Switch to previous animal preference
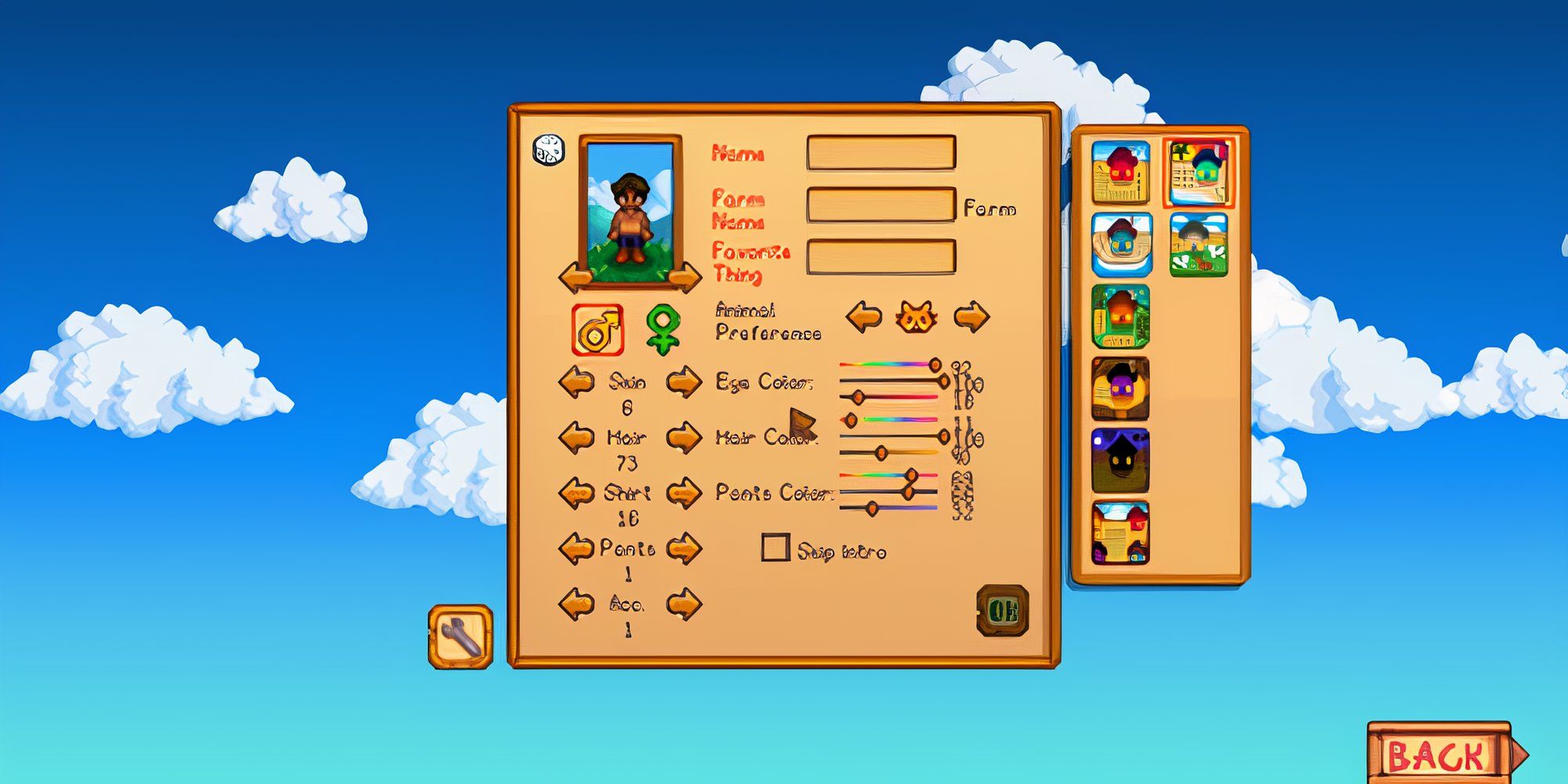Image resolution: width=1568 pixels, height=784 pixels. (x=864, y=318)
